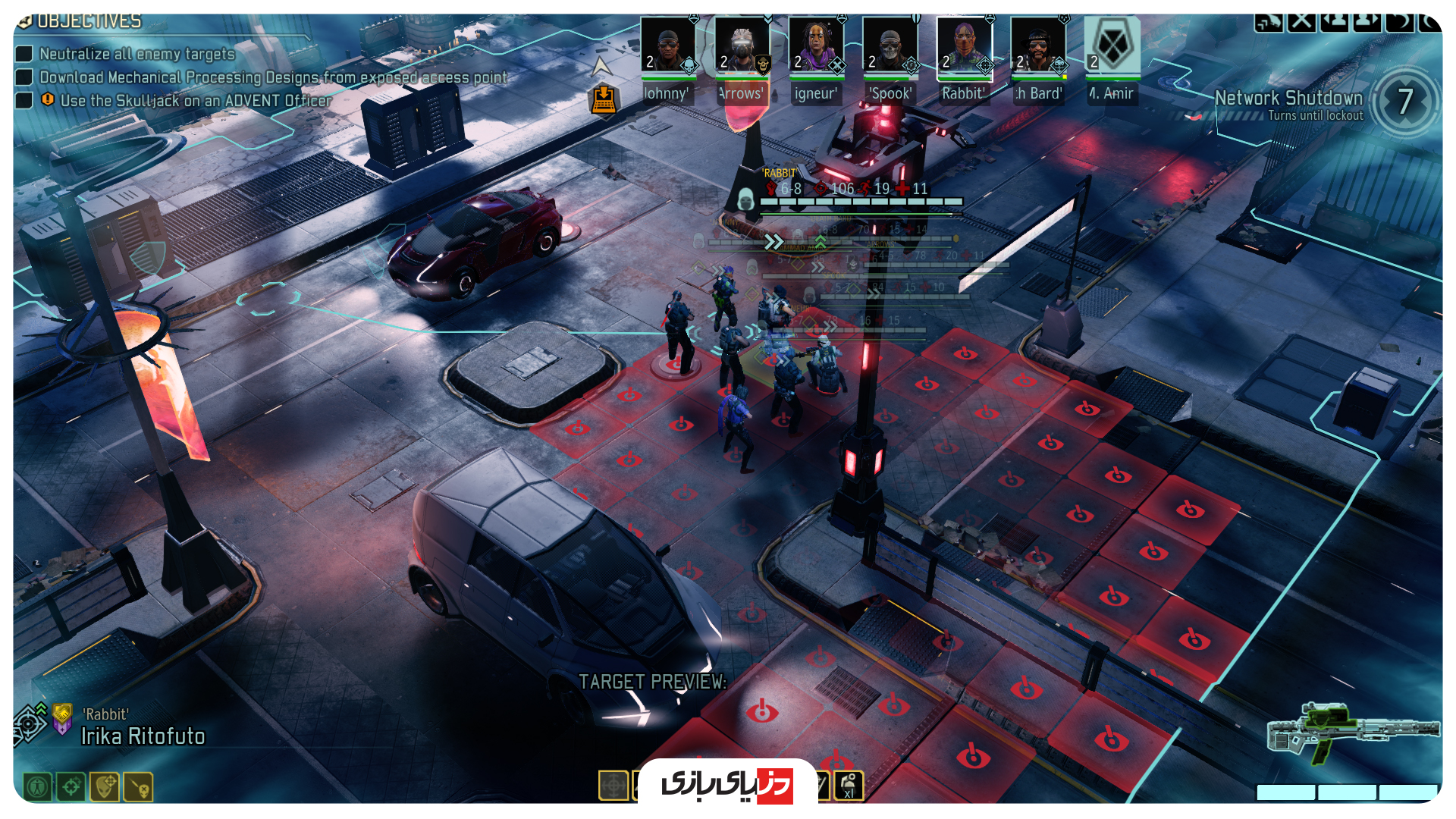Click the Network Shutdown turn counter
Screen dimensions: 1456x819
1404,102
